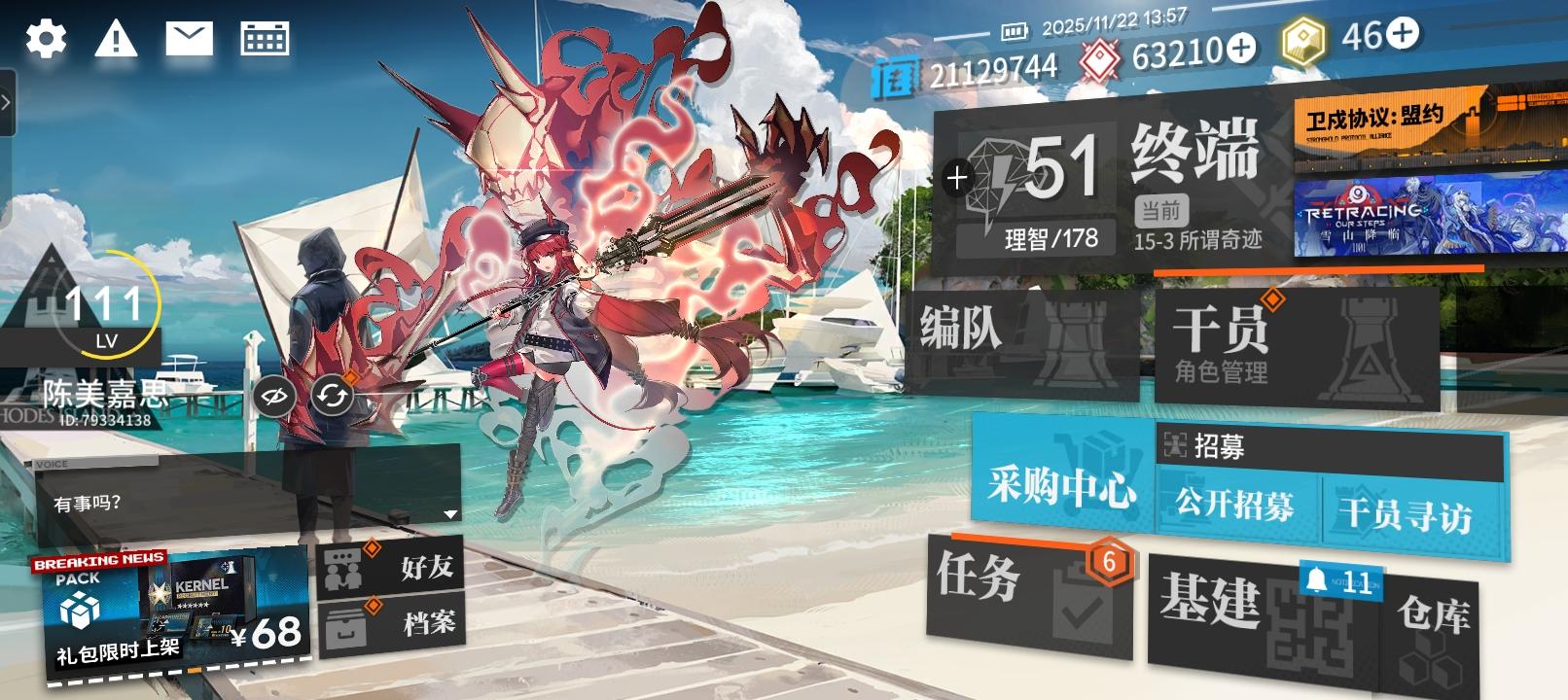Open the attendance calendar sign-in
This screenshot has height=700, width=1568.
coord(265,37)
